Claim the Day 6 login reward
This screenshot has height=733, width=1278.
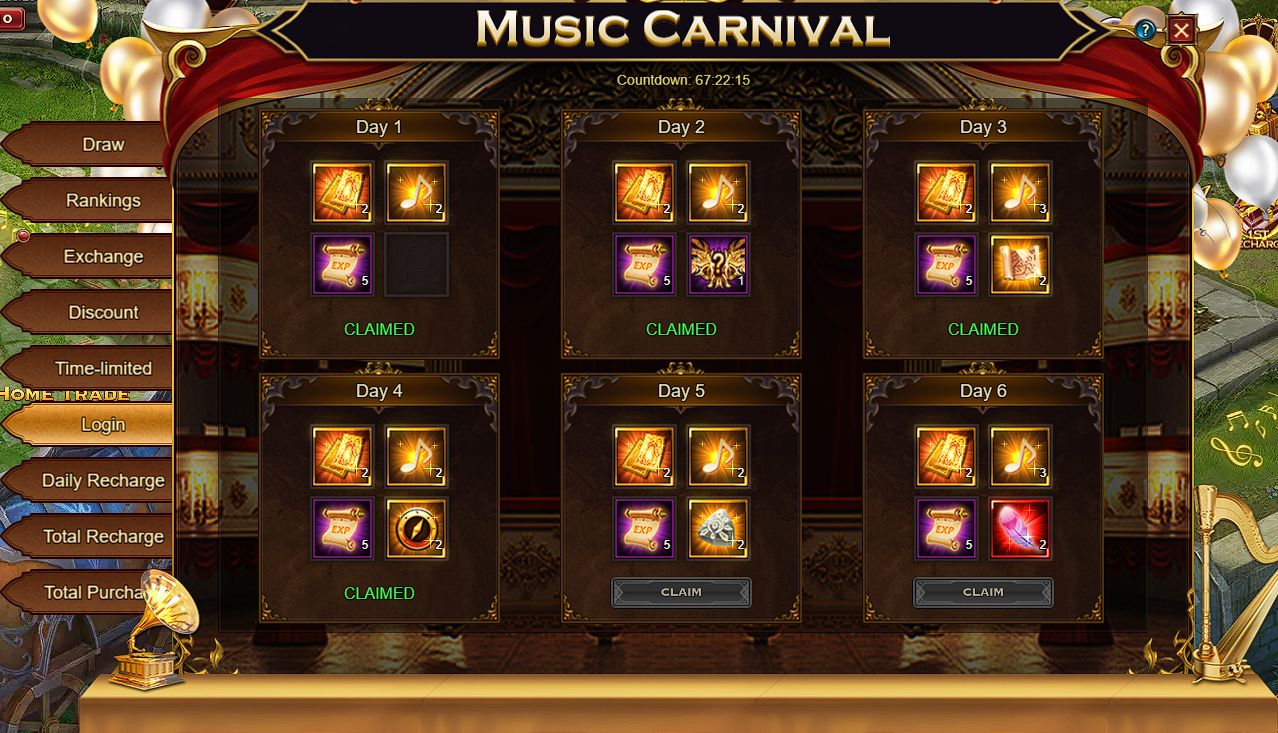point(983,592)
